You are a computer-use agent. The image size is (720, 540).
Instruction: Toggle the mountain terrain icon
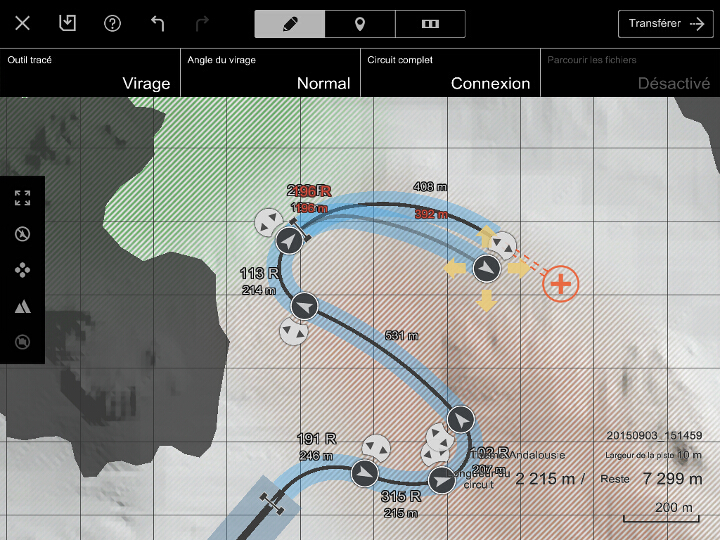22,306
